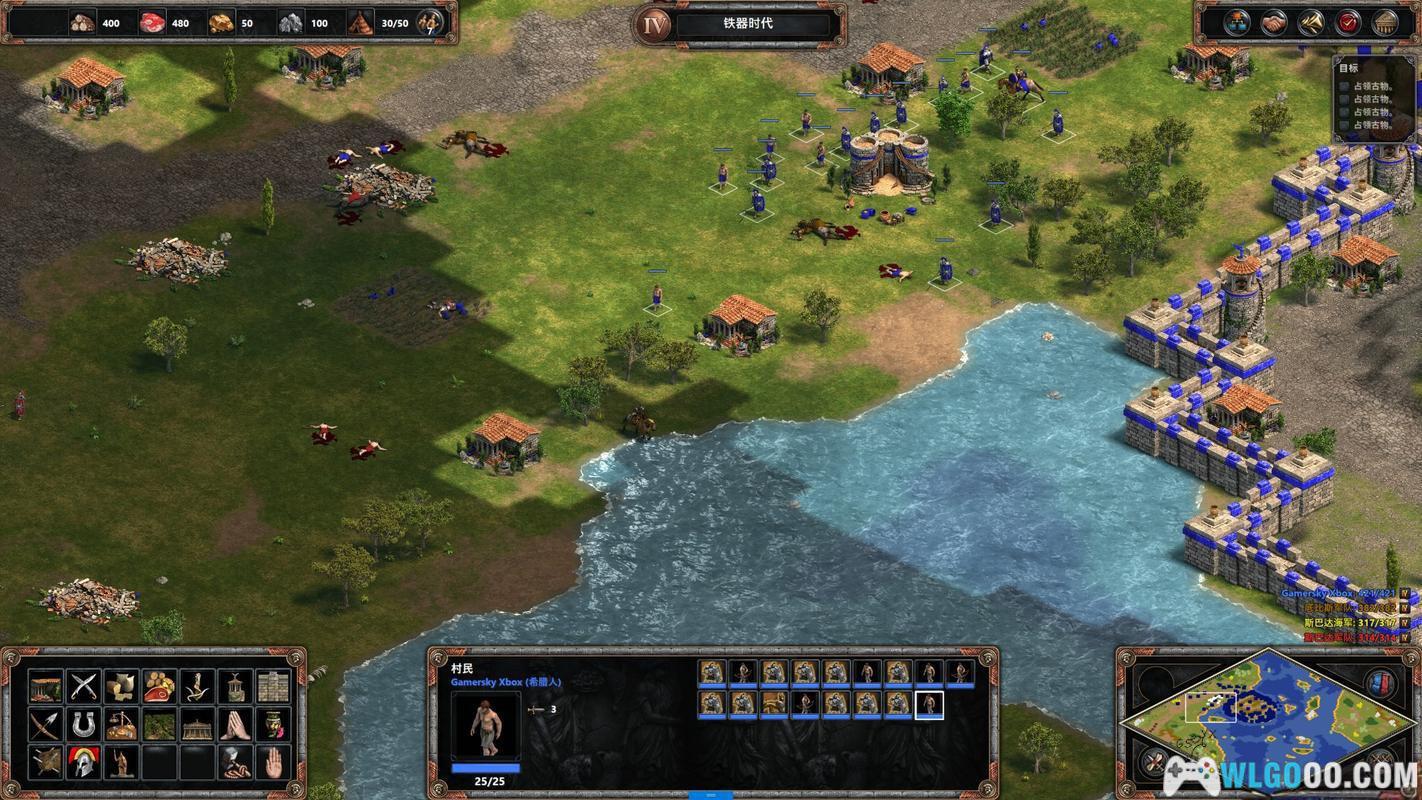1422x800 pixels.
Task: Click the crossed scrolls minimap button
Action: 1154,765
